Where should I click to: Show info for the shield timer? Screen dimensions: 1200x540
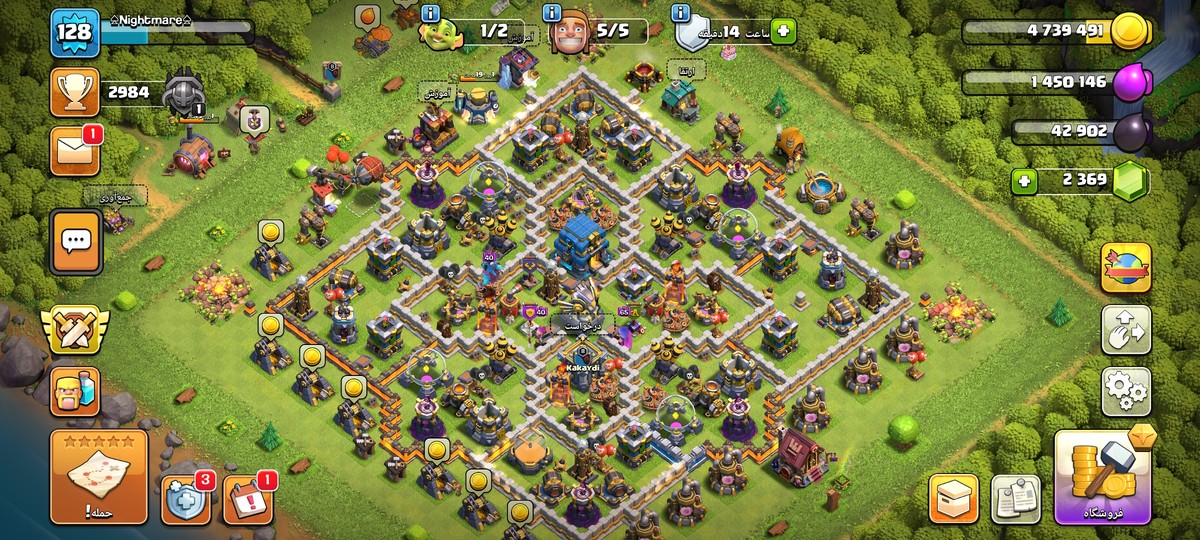(682, 13)
